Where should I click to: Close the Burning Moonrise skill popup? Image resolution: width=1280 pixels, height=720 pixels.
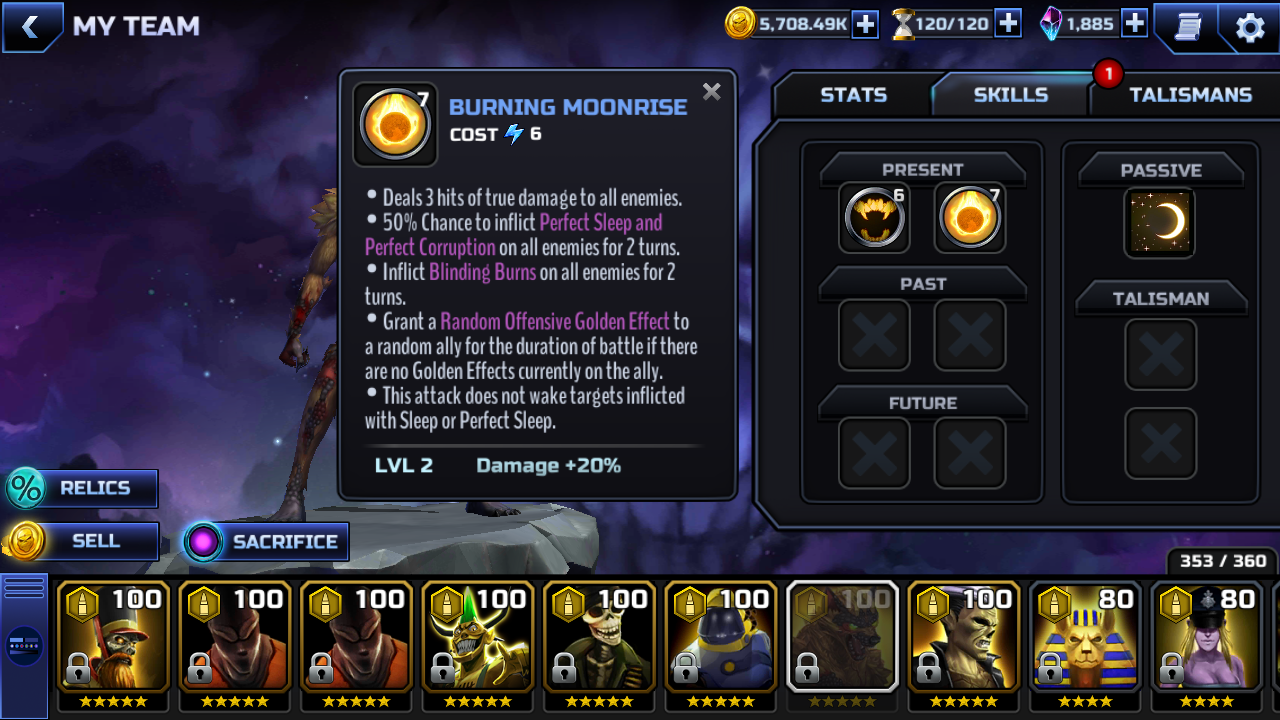pyautogui.click(x=711, y=92)
